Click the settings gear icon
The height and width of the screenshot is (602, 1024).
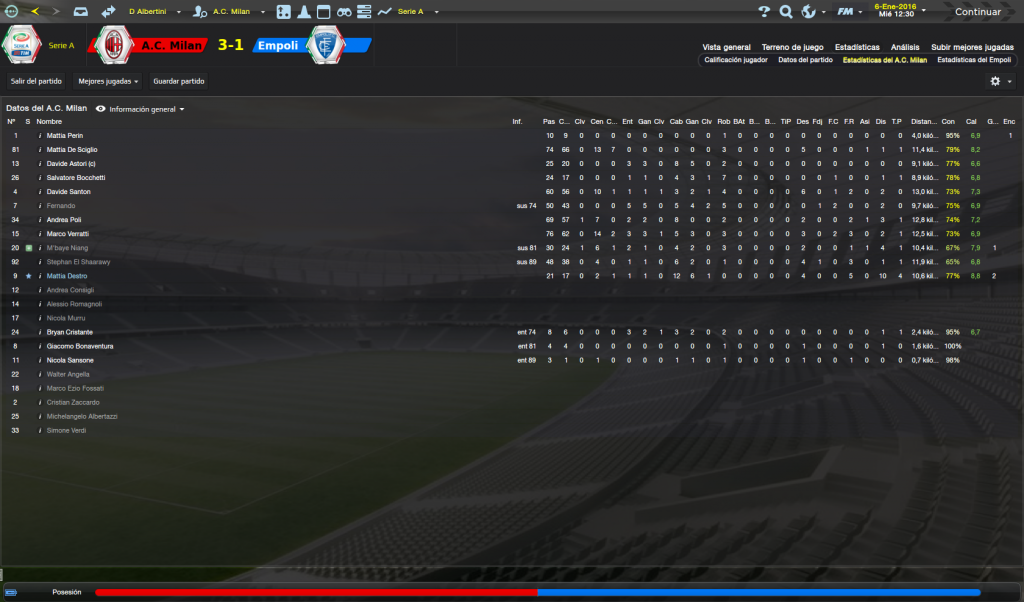997,81
